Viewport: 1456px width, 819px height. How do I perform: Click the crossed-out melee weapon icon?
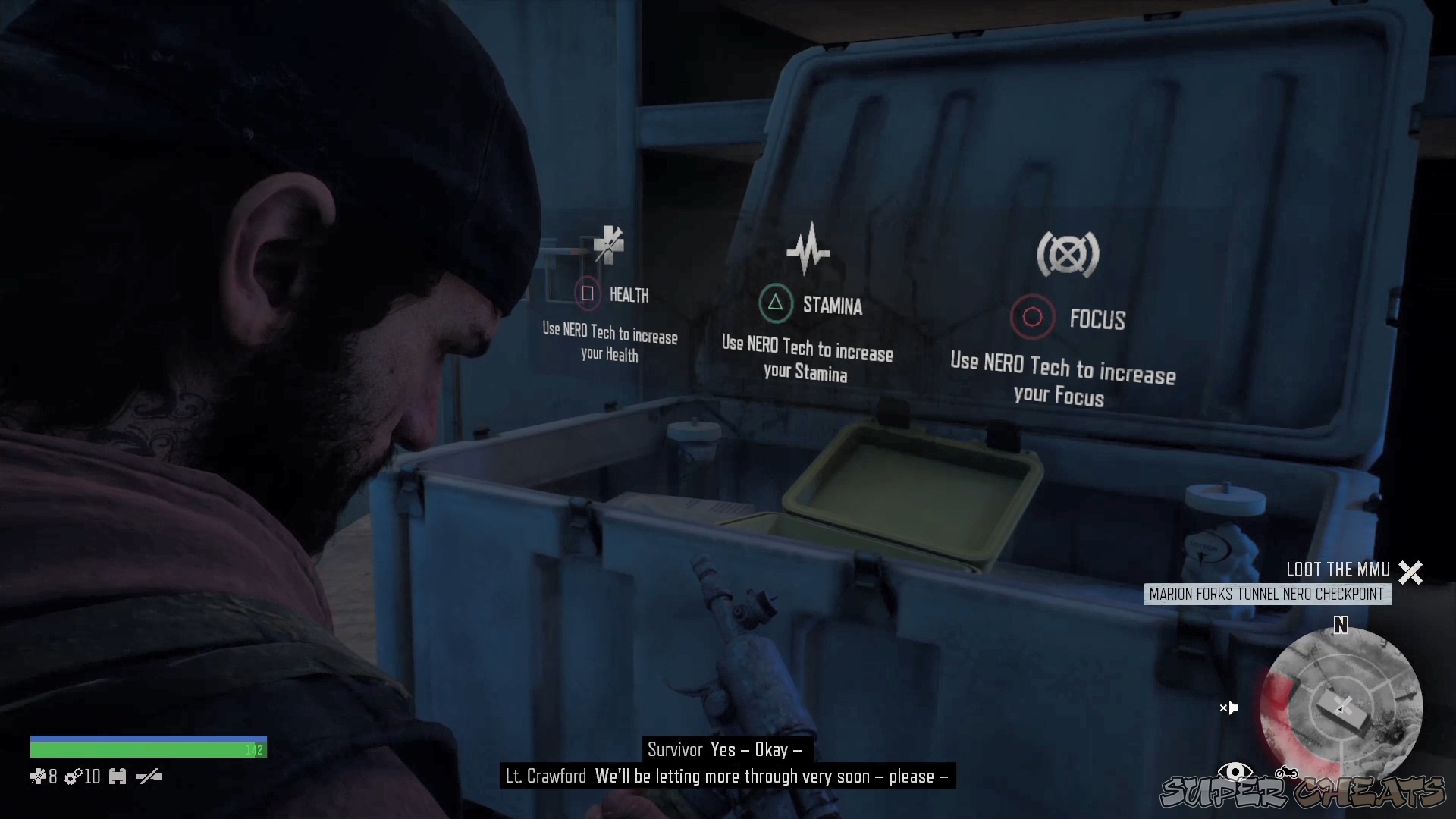point(150,777)
